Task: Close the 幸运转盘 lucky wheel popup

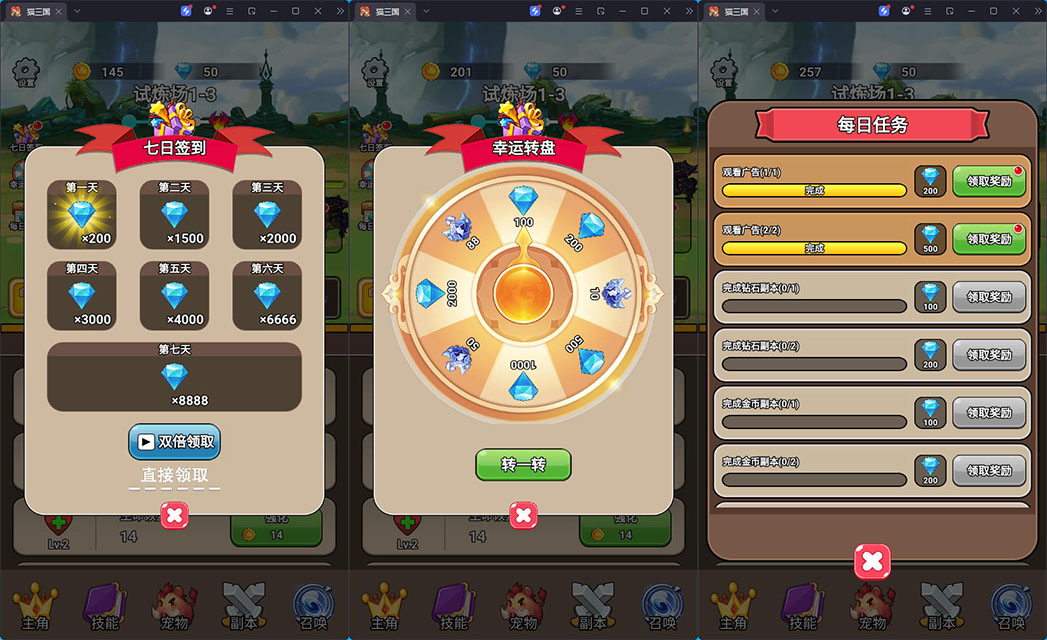Action: 523,515
